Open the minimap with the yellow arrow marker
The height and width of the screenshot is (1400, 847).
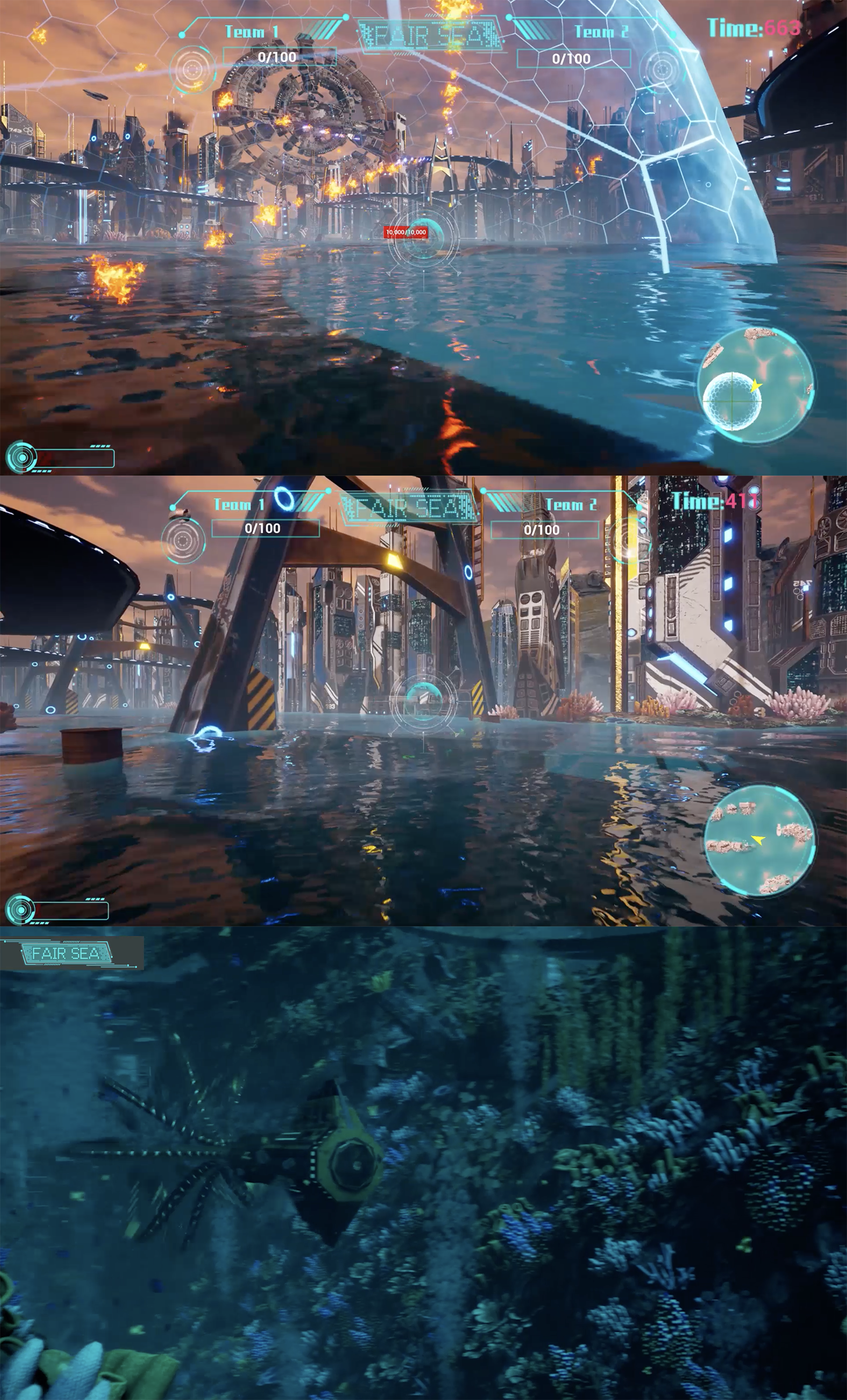tap(760, 839)
